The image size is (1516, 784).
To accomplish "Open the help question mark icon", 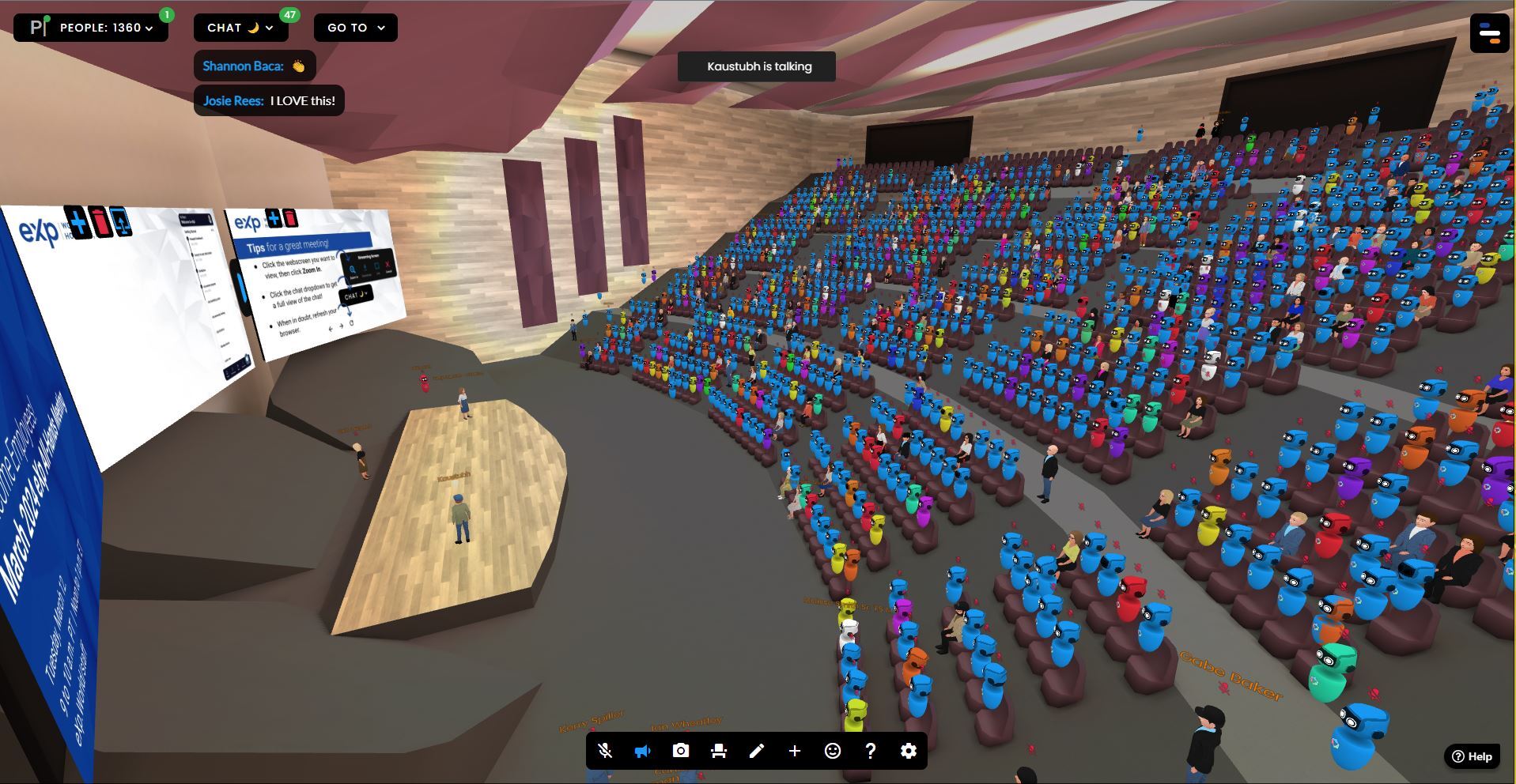I will click(x=870, y=751).
